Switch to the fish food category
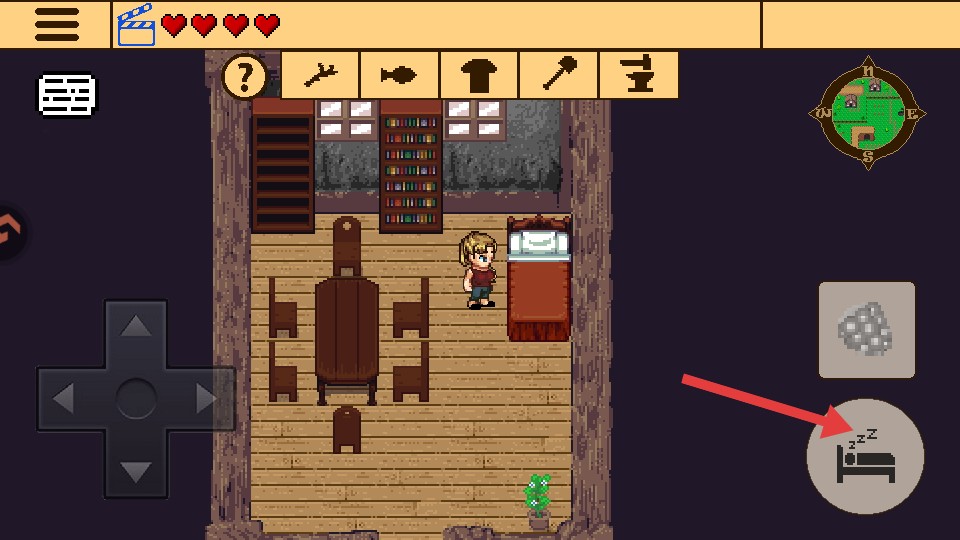This screenshot has width=960, height=540. click(x=400, y=76)
